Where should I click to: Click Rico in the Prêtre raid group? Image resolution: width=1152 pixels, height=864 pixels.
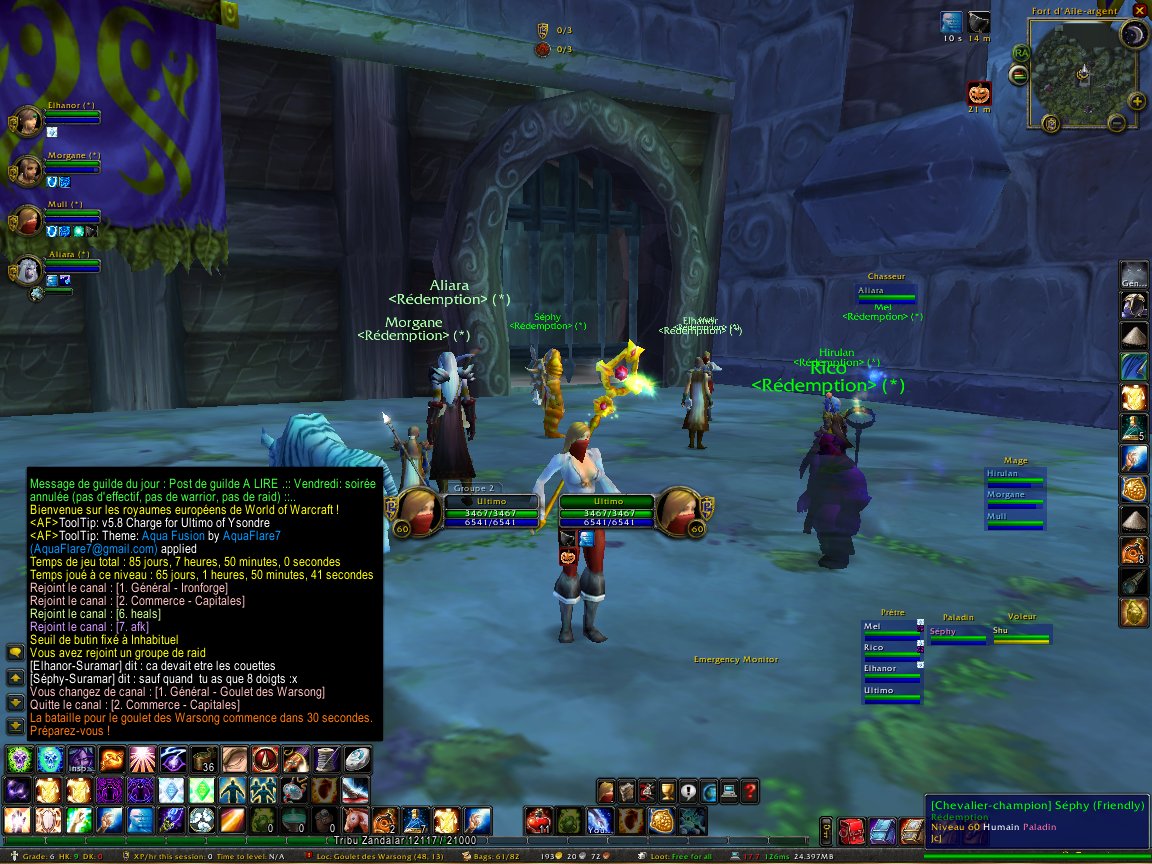(x=890, y=648)
